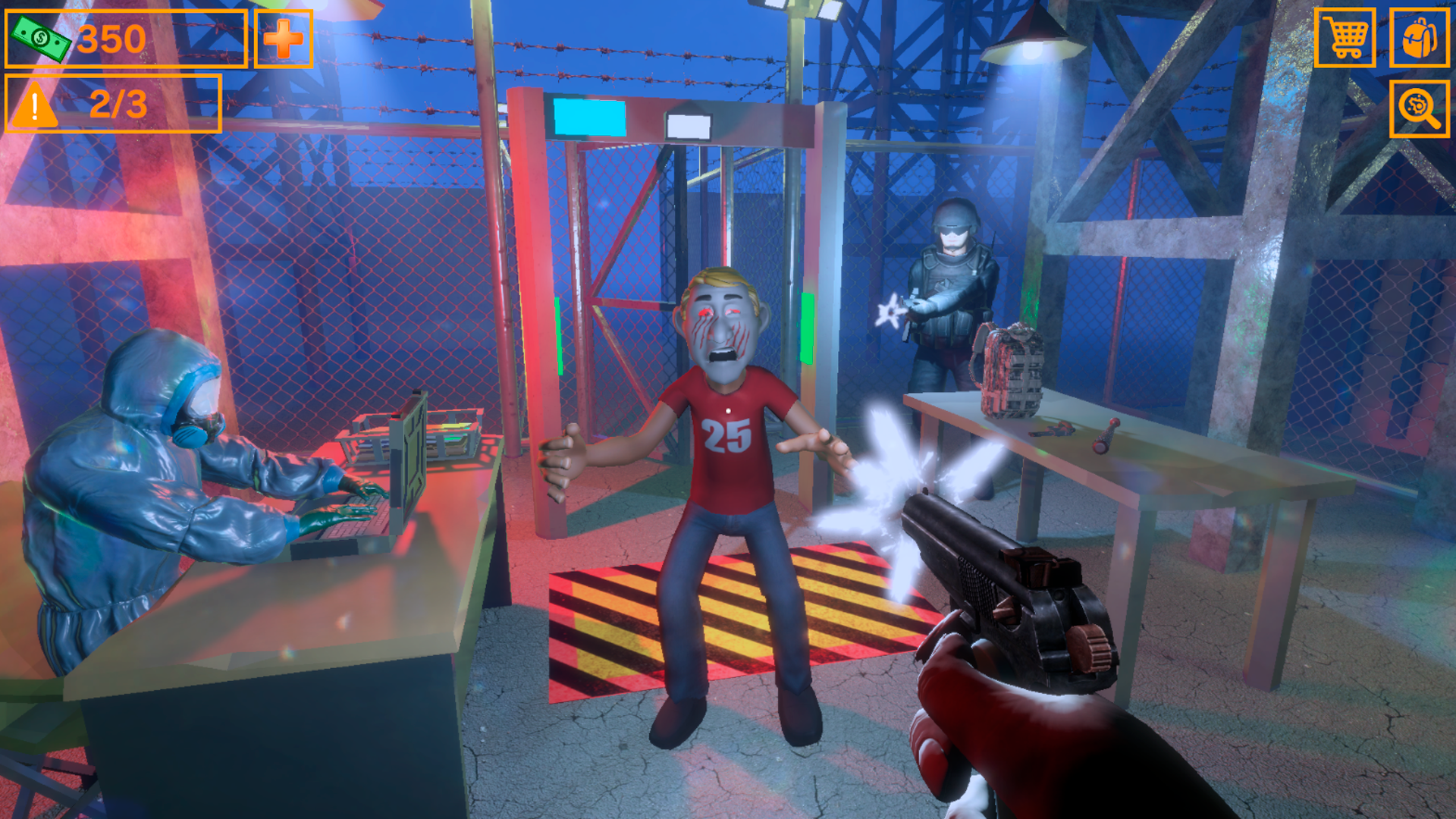Screen dimensions: 1456x819
Task: Click the dollar bill money icon
Action: pos(42,38)
